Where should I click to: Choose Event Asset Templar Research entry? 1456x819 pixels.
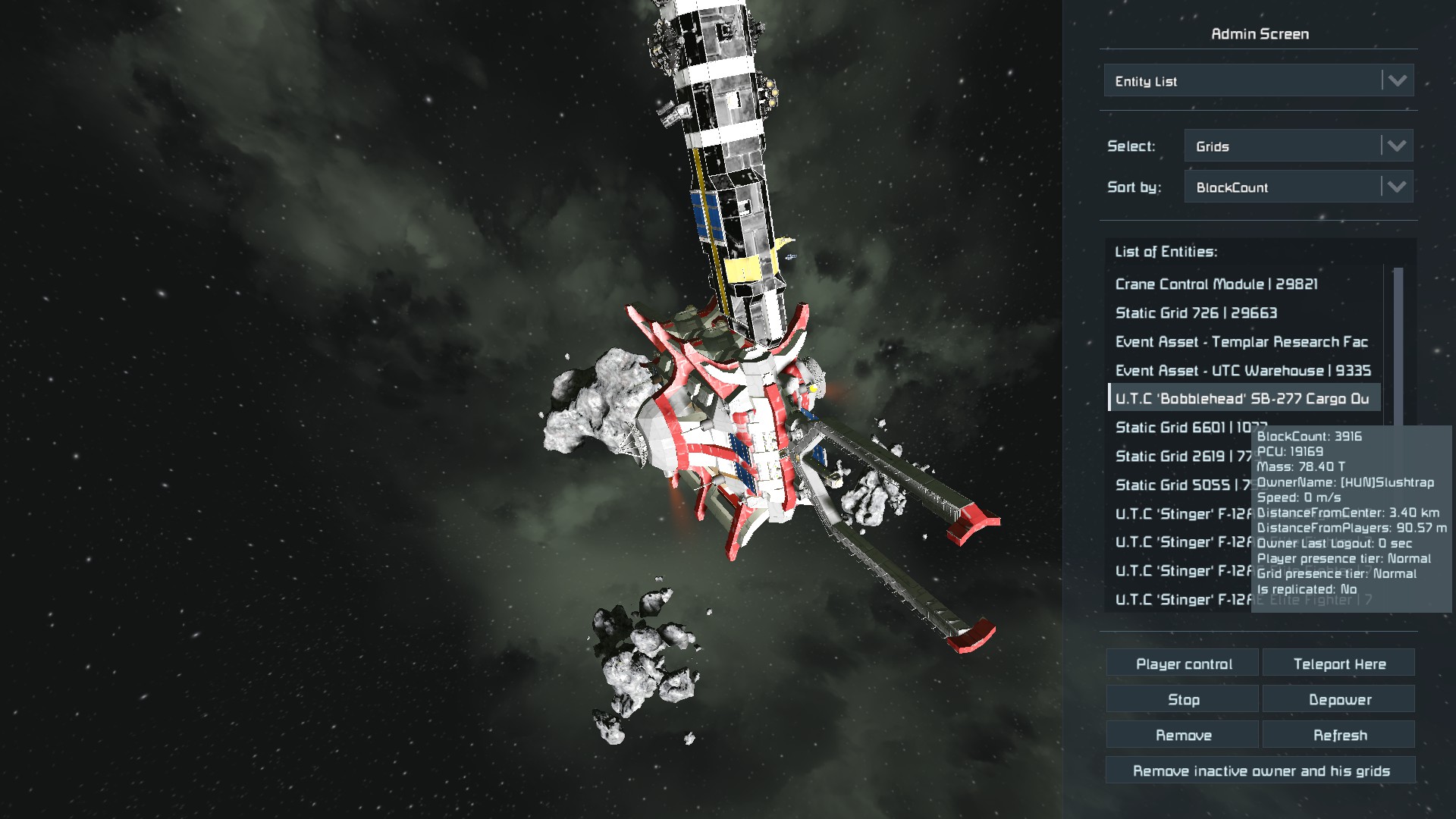coord(1241,342)
